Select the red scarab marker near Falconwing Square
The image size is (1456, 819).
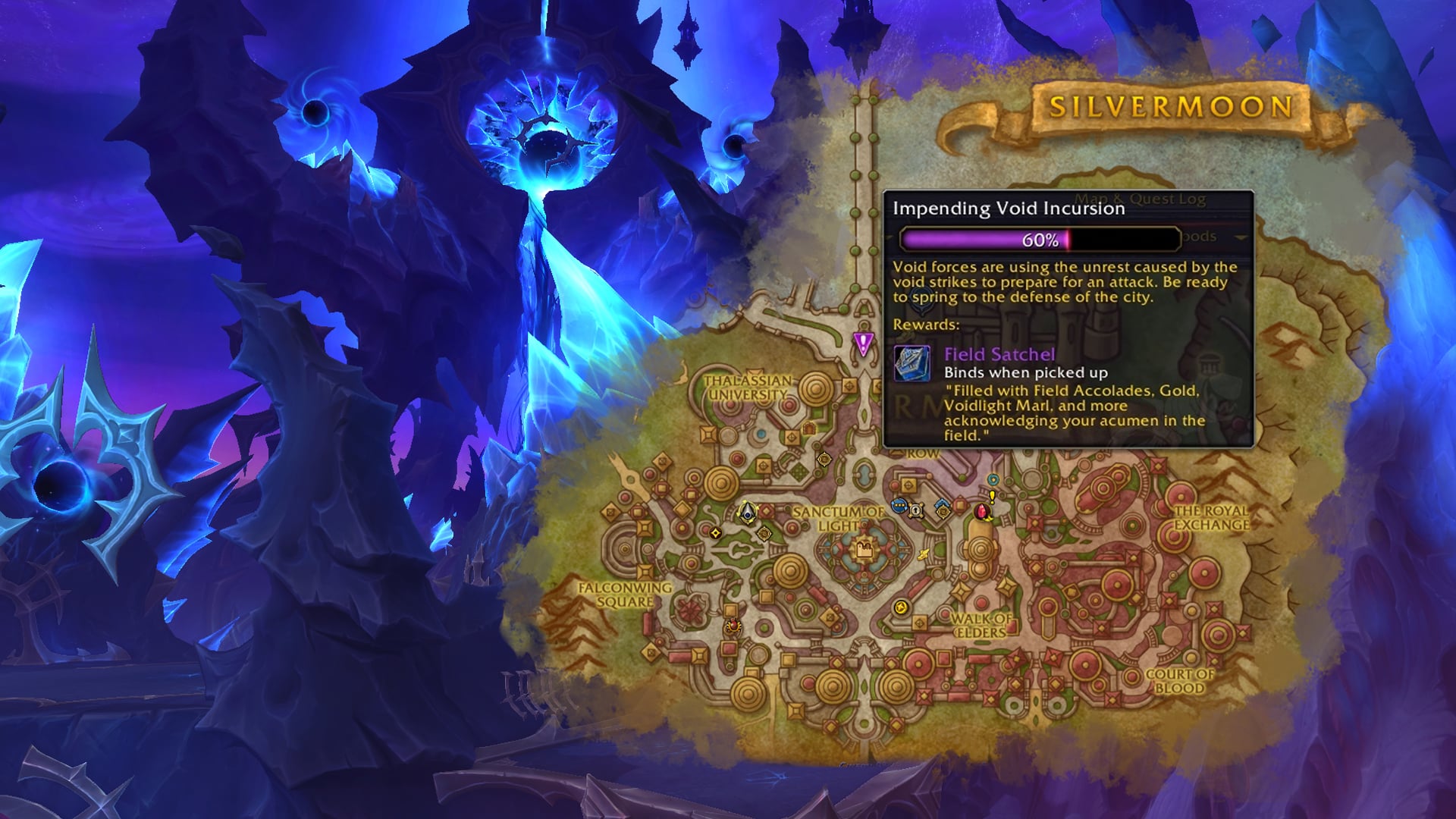click(733, 626)
